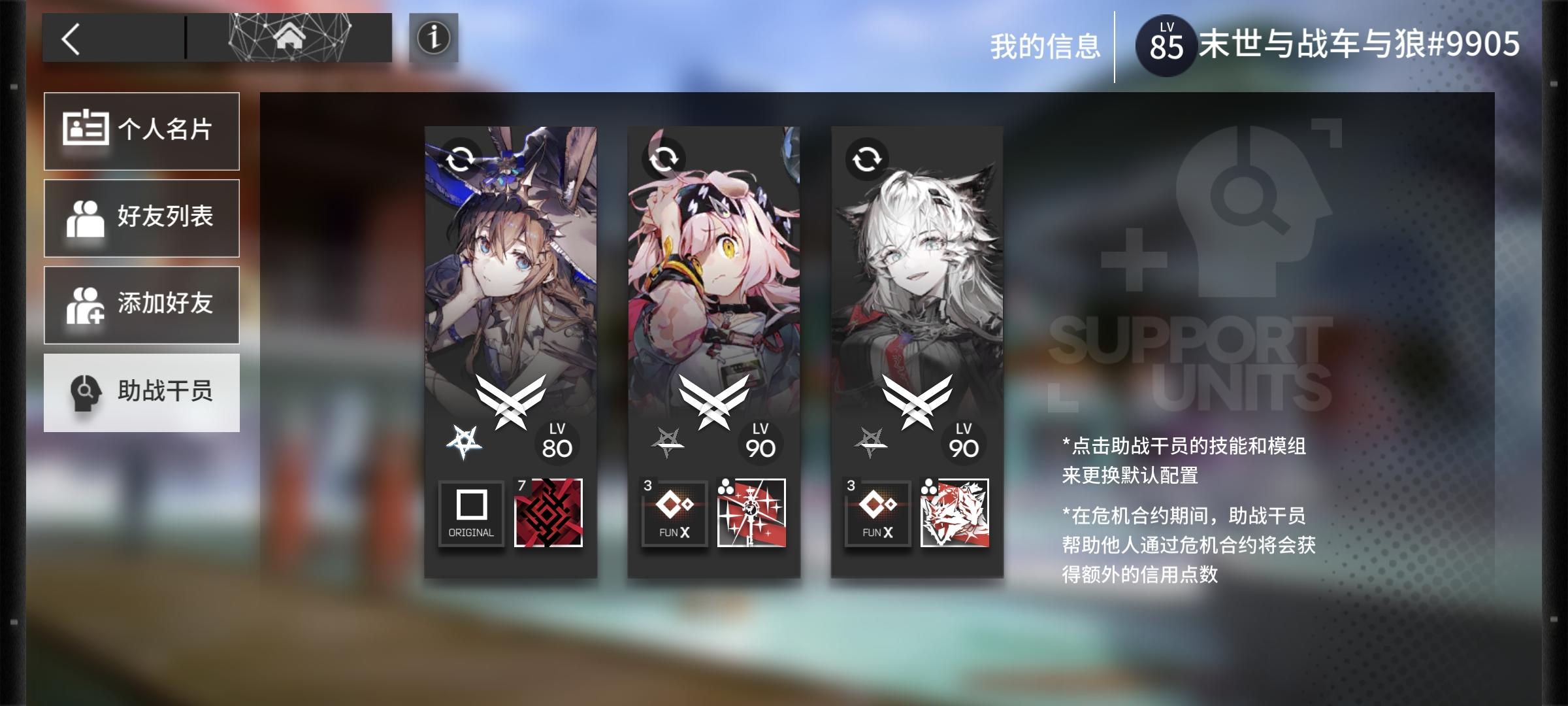This screenshot has height=706, width=1568.
Task: Toggle the level-3 skill on the pink operator
Action: tap(674, 513)
